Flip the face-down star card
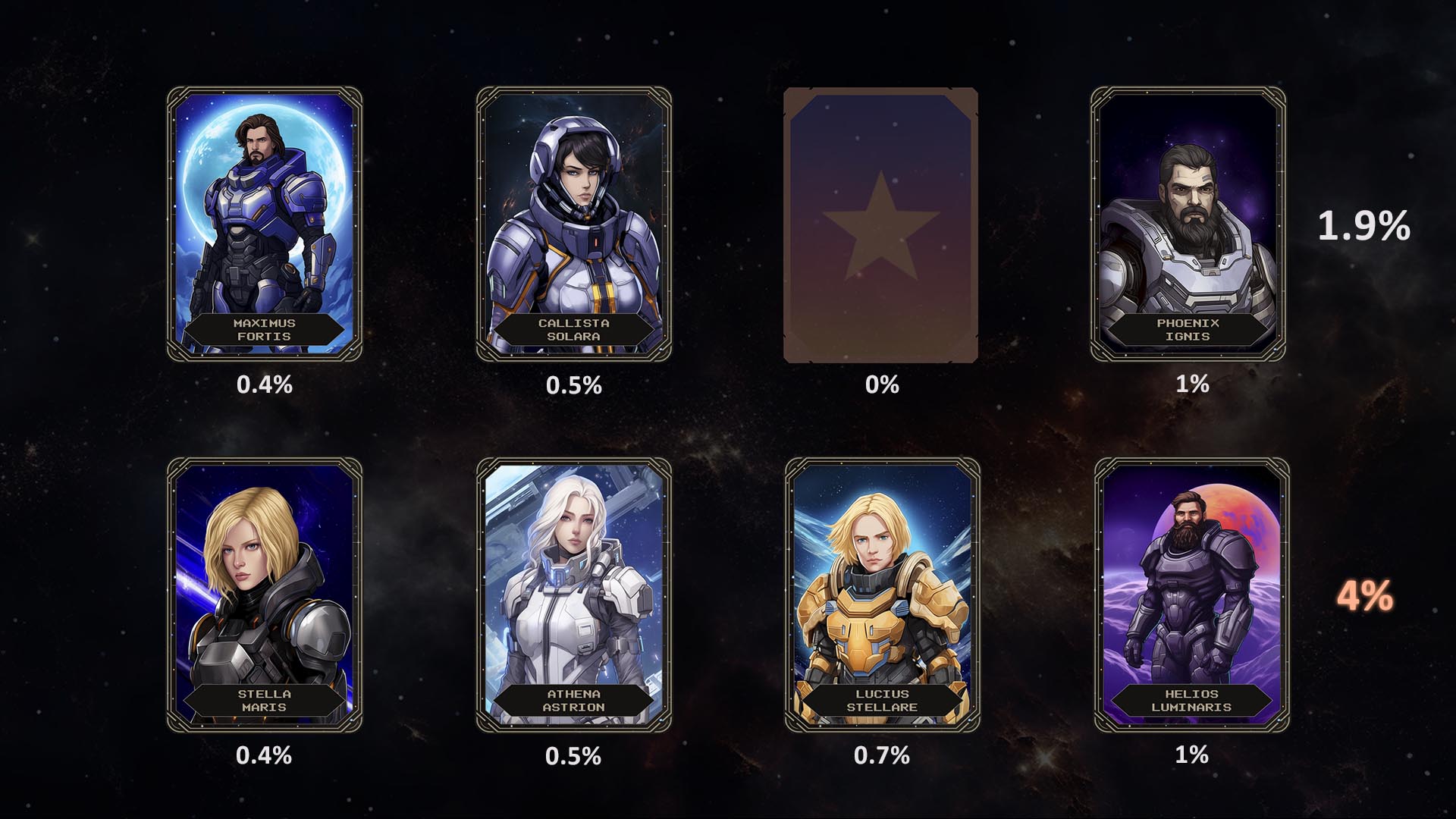1456x819 pixels. (880, 225)
